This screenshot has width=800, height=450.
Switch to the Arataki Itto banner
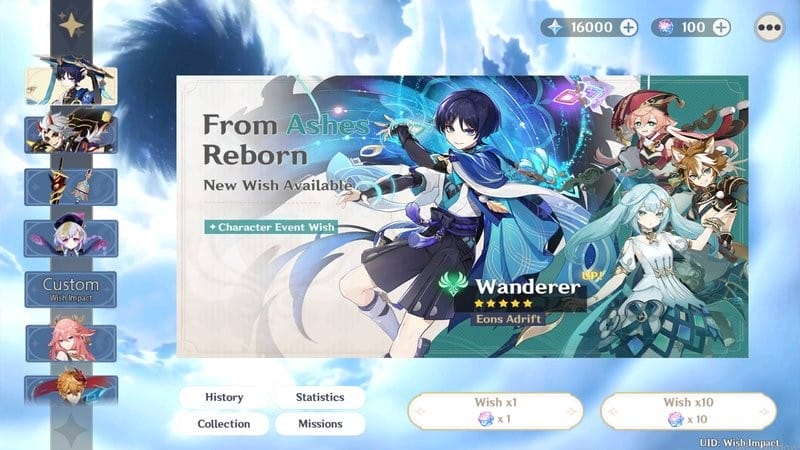(70, 135)
